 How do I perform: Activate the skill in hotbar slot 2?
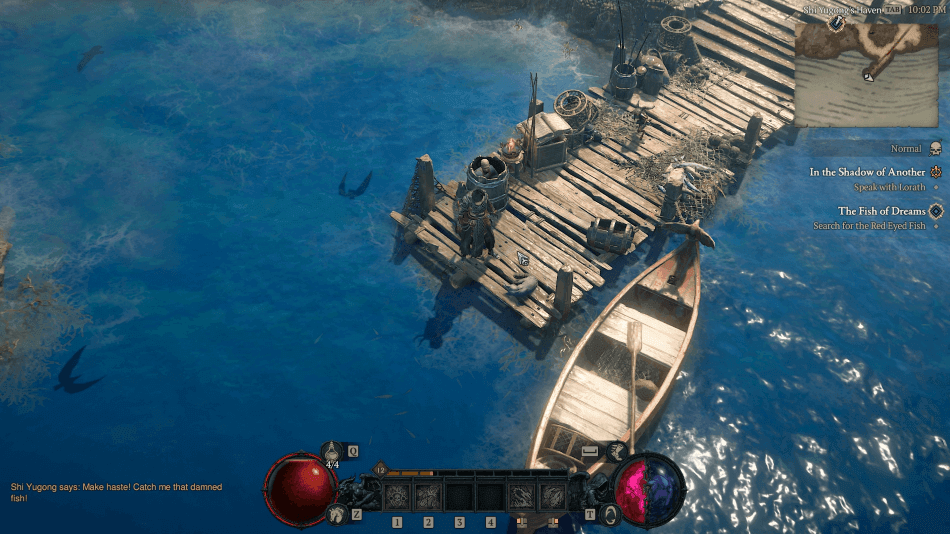(x=429, y=496)
